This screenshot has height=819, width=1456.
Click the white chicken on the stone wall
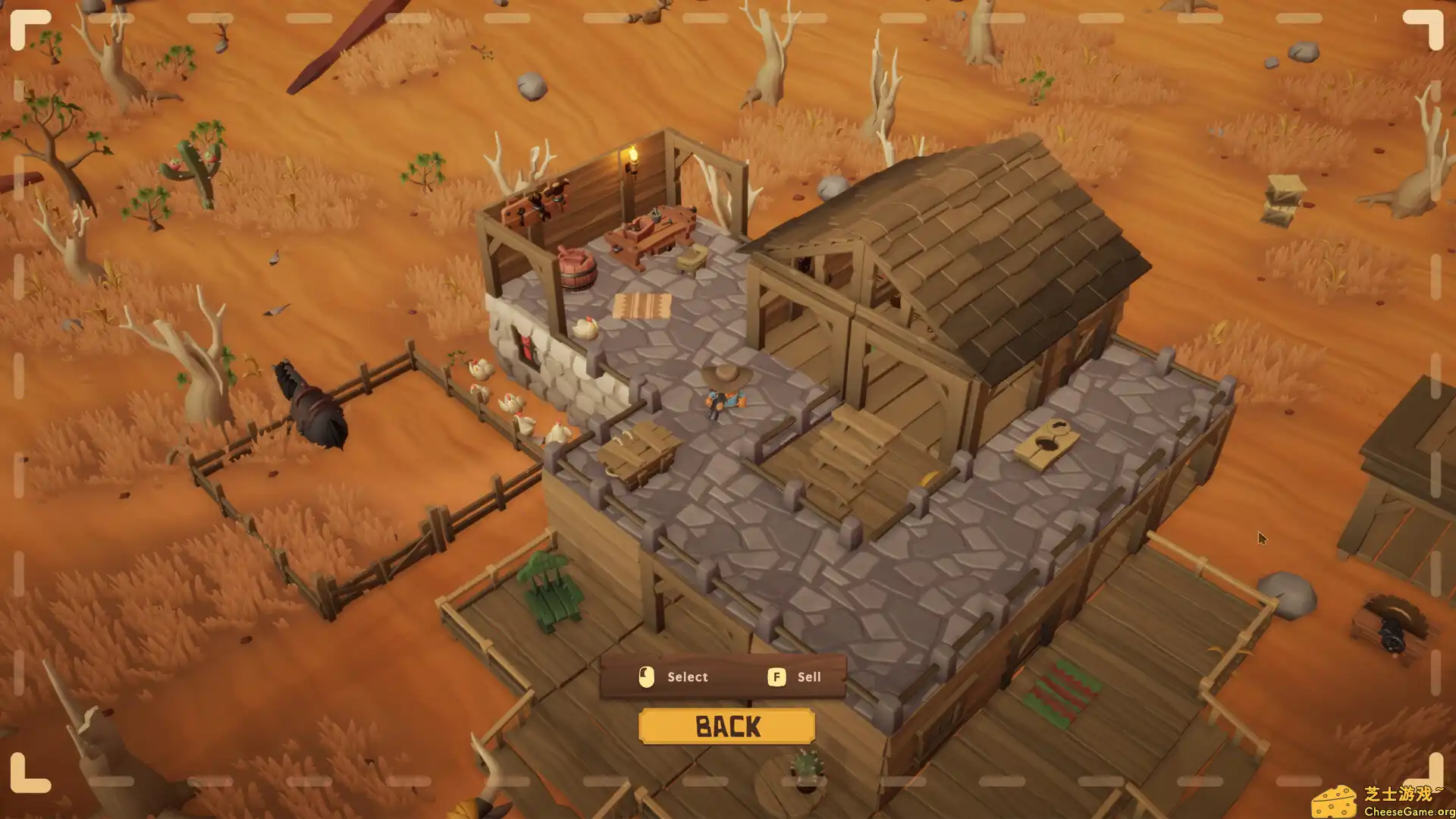click(x=585, y=328)
